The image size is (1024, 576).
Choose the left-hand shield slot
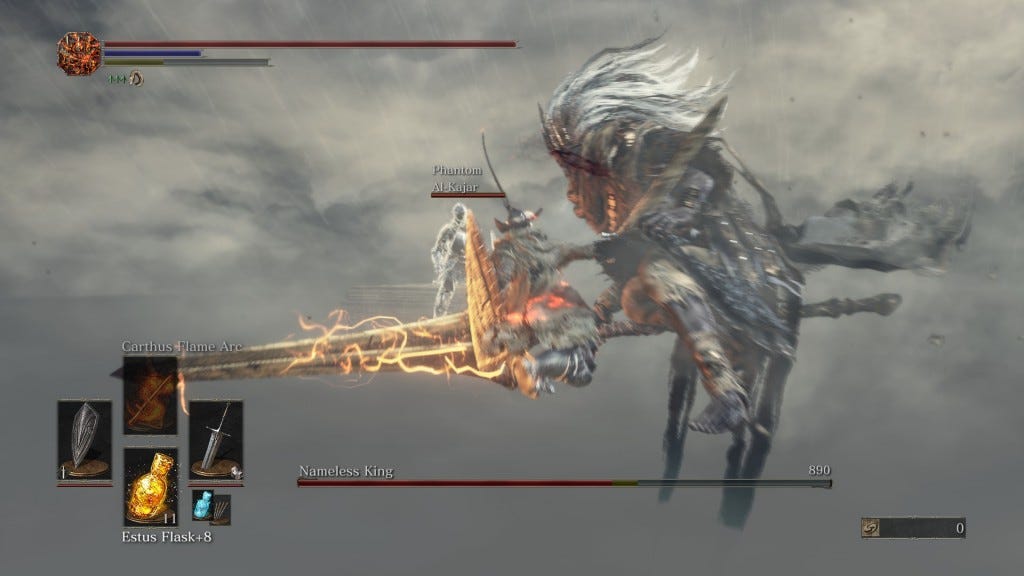(84, 440)
